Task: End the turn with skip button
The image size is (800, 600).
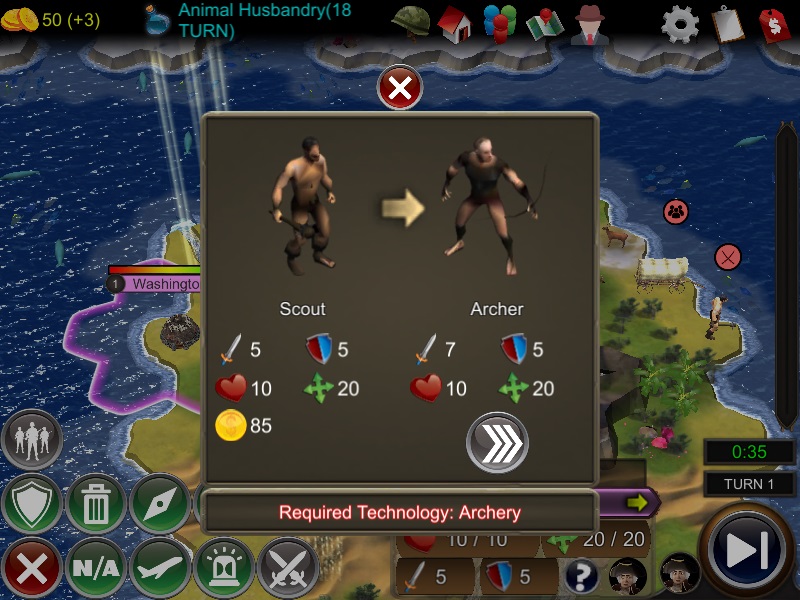Action: (x=748, y=551)
